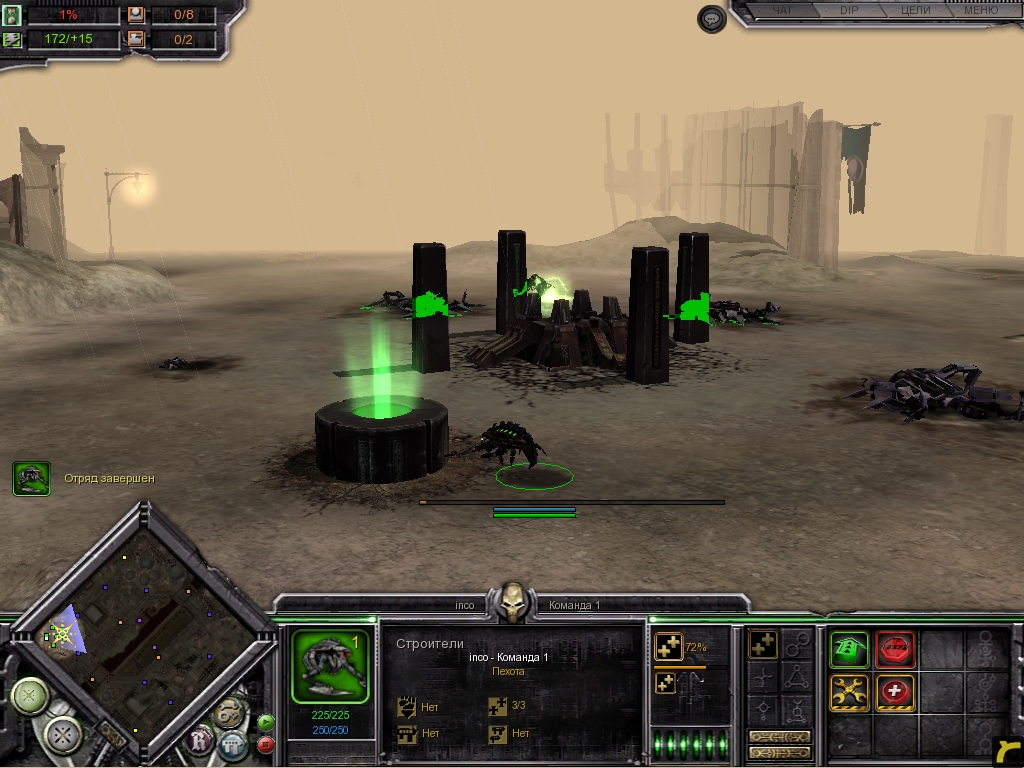Click the round speech bubble icon
1024x768 pixels.
[711, 19]
